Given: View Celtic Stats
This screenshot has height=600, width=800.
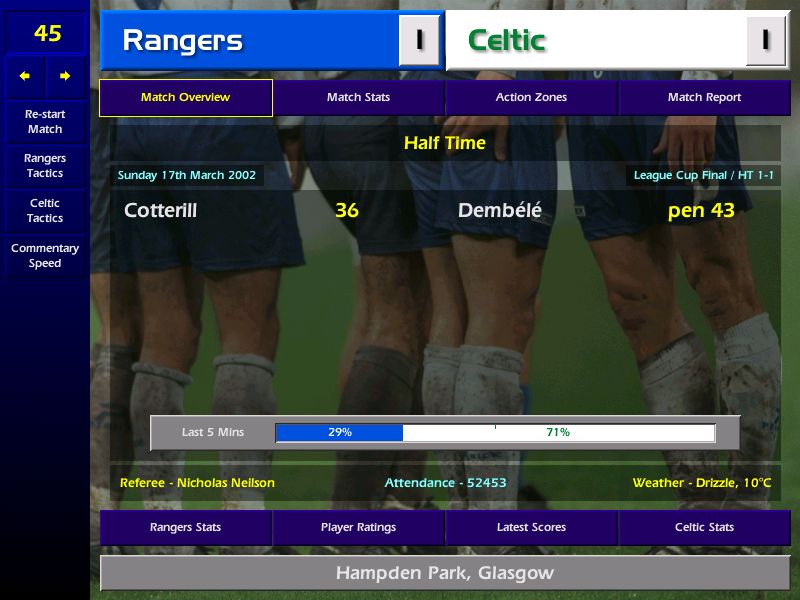Looking at the screenshot, I should tap(704, 527).
